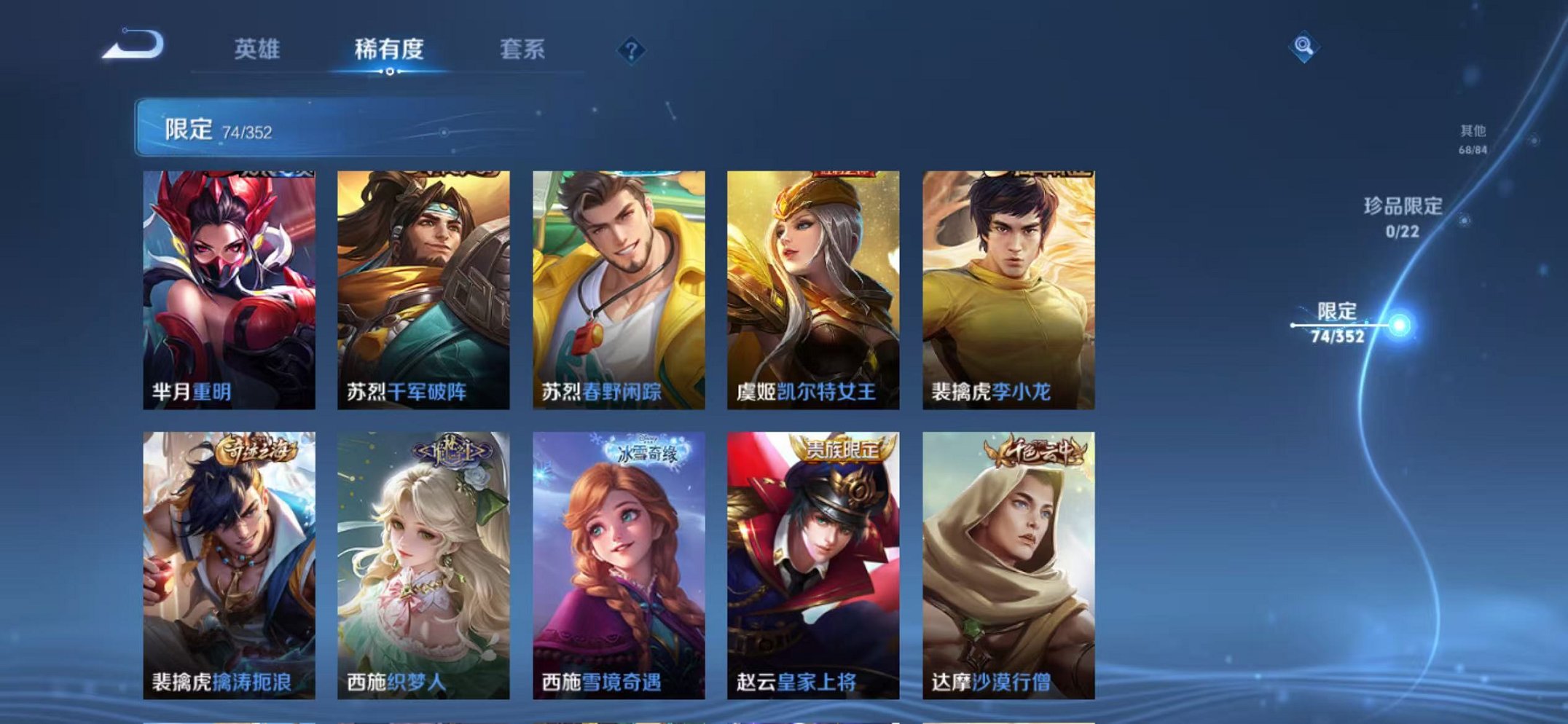The height and width of the screenshot is (724, 1568).
Task: Switch to the 稀有度 tab
Action: coord(388,49)
